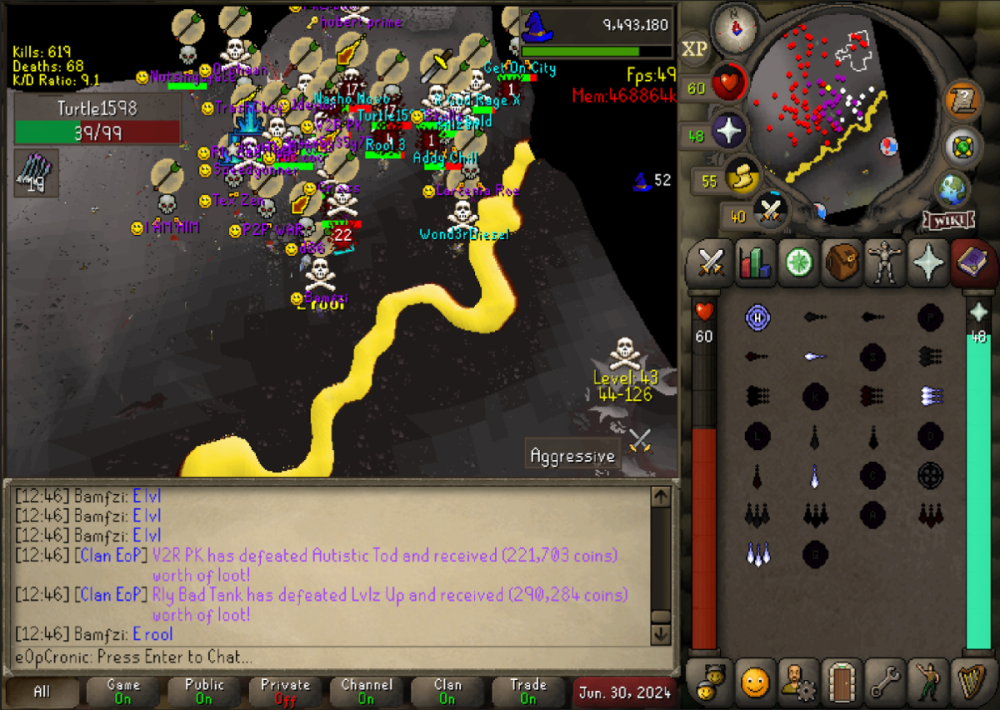Toggle the Private chat filter
Viewport: 1000px width, 710px height.
(x=285, y=692)
